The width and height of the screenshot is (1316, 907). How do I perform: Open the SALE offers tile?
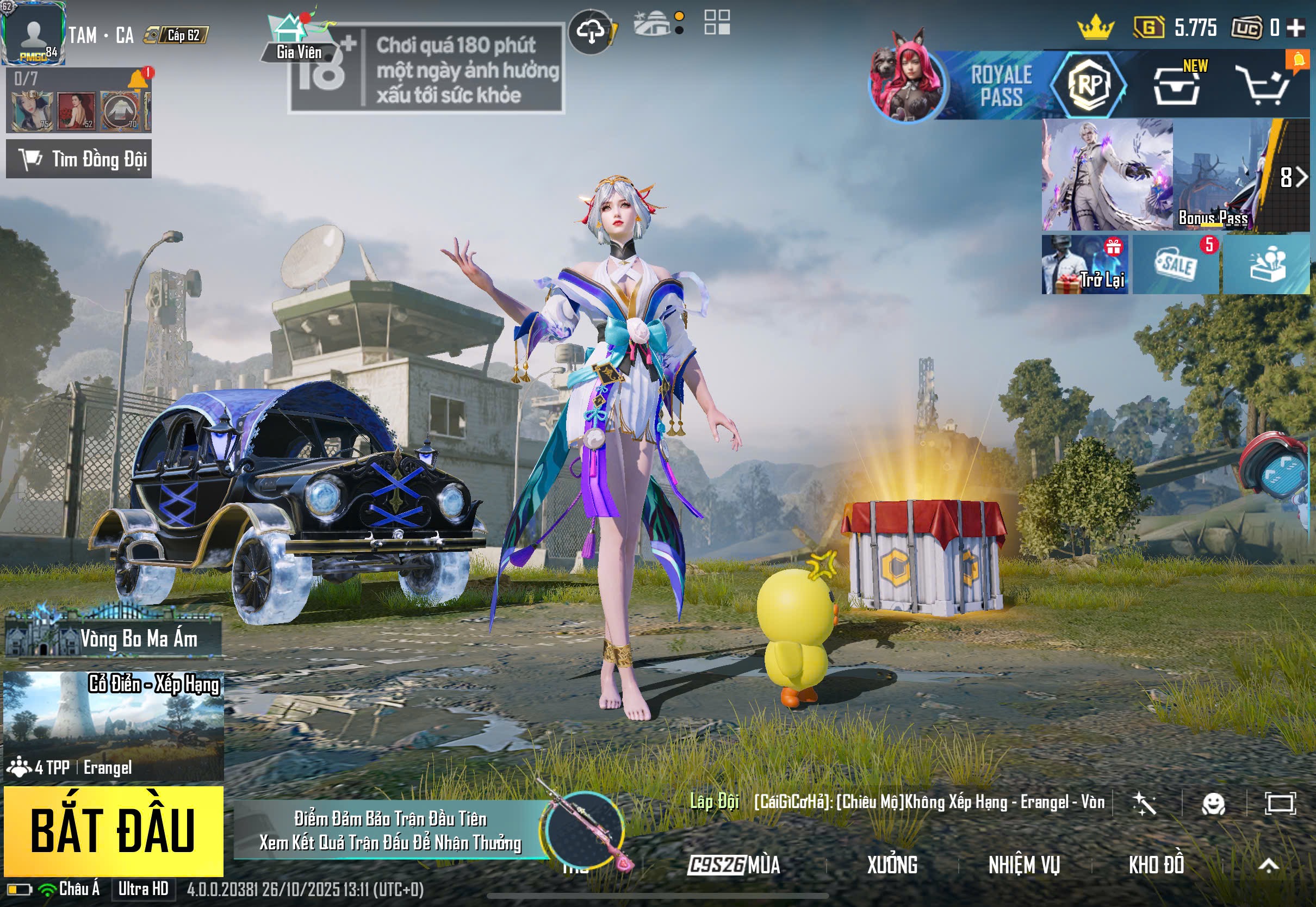(1175, 265)
